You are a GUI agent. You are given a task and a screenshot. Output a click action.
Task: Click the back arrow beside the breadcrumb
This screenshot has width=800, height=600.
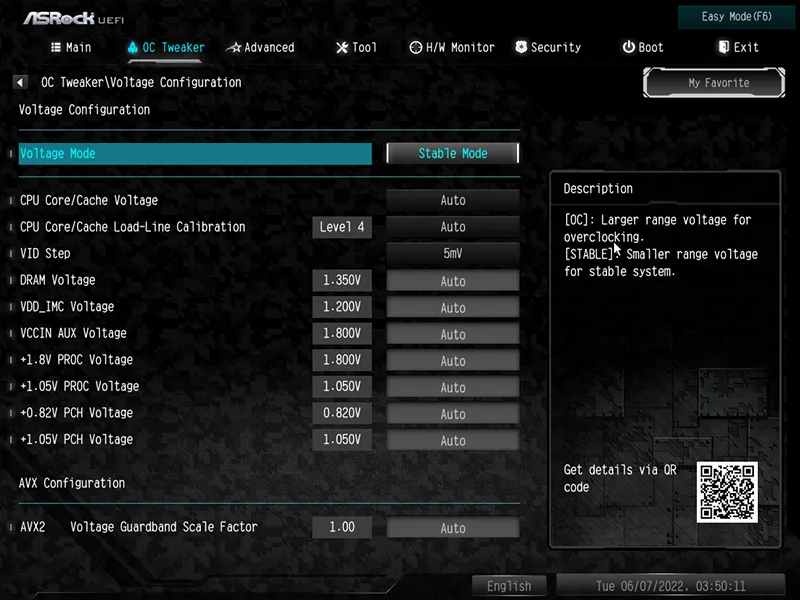[x=20, y=83]
